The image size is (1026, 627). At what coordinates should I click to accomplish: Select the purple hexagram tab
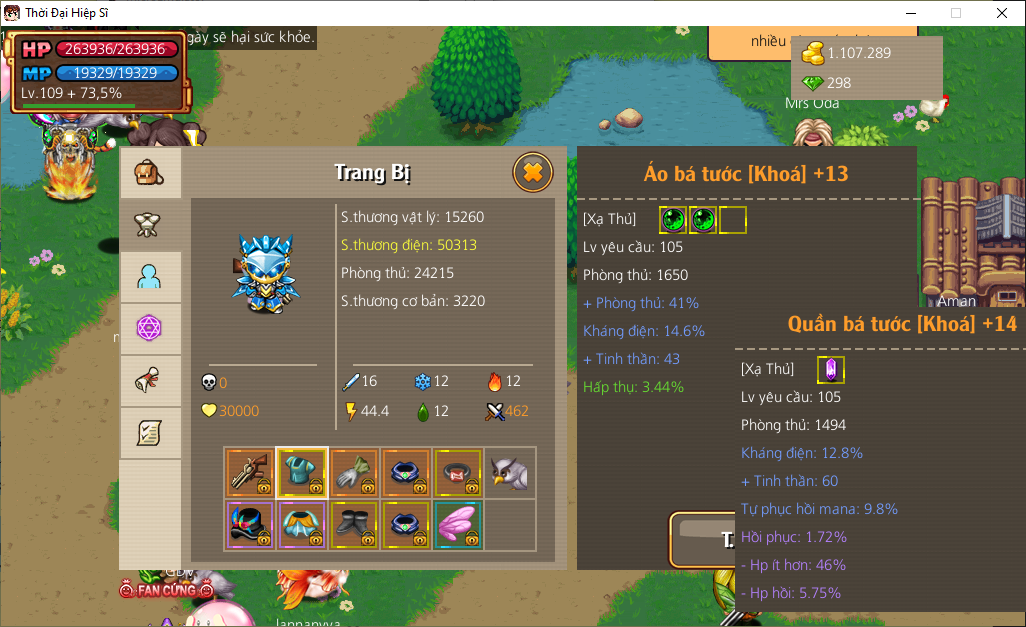pos(150,329)
